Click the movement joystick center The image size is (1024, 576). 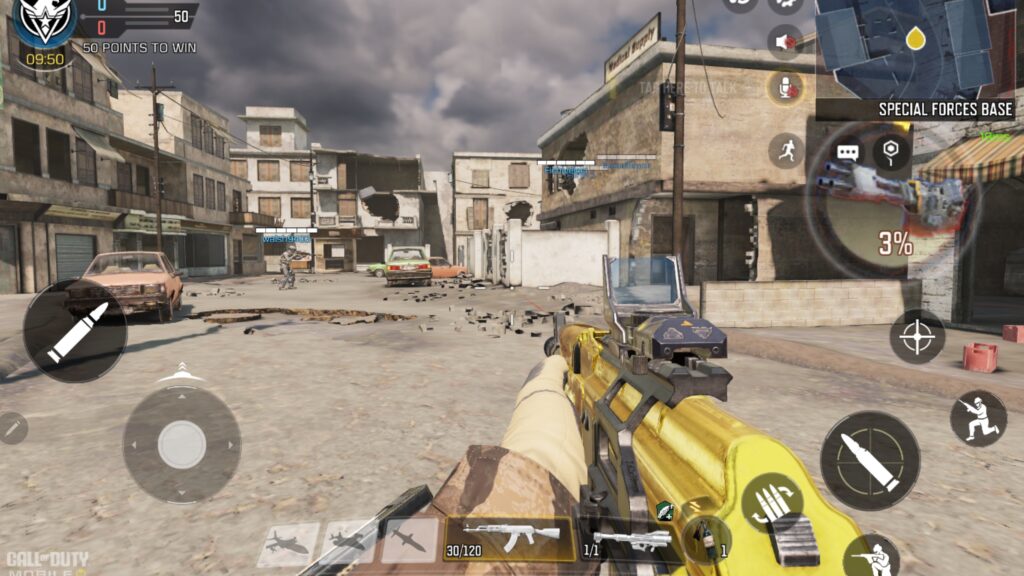(x=181, y=444)
